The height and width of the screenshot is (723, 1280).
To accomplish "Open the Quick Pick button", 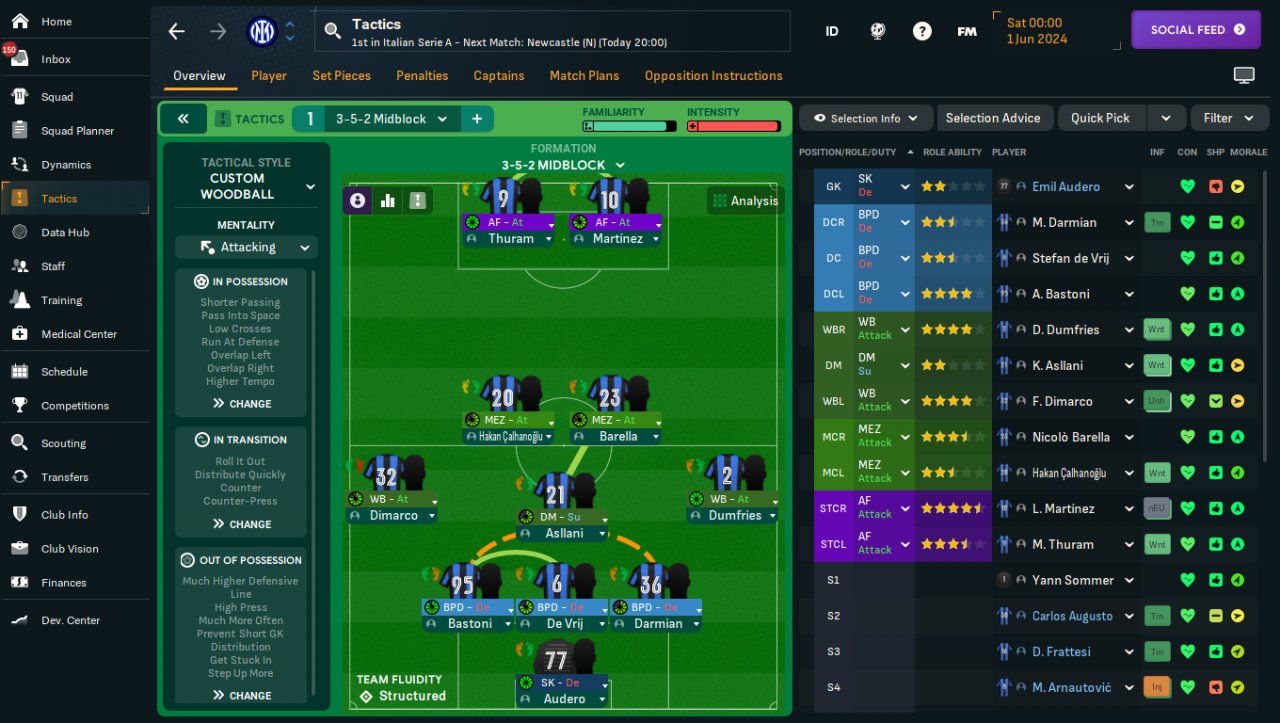I will click(1100, 118).
